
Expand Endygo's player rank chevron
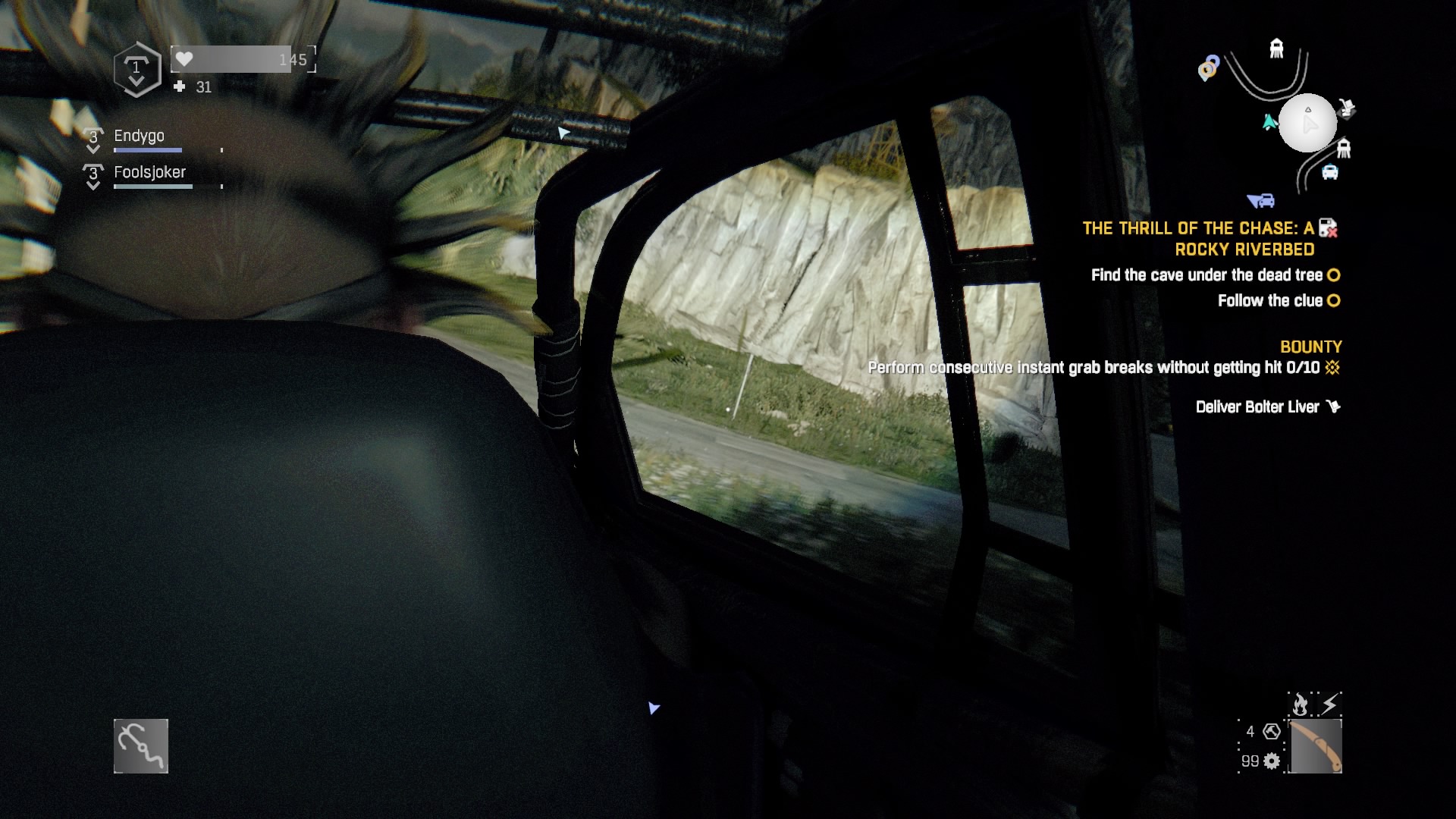(93, 140)
